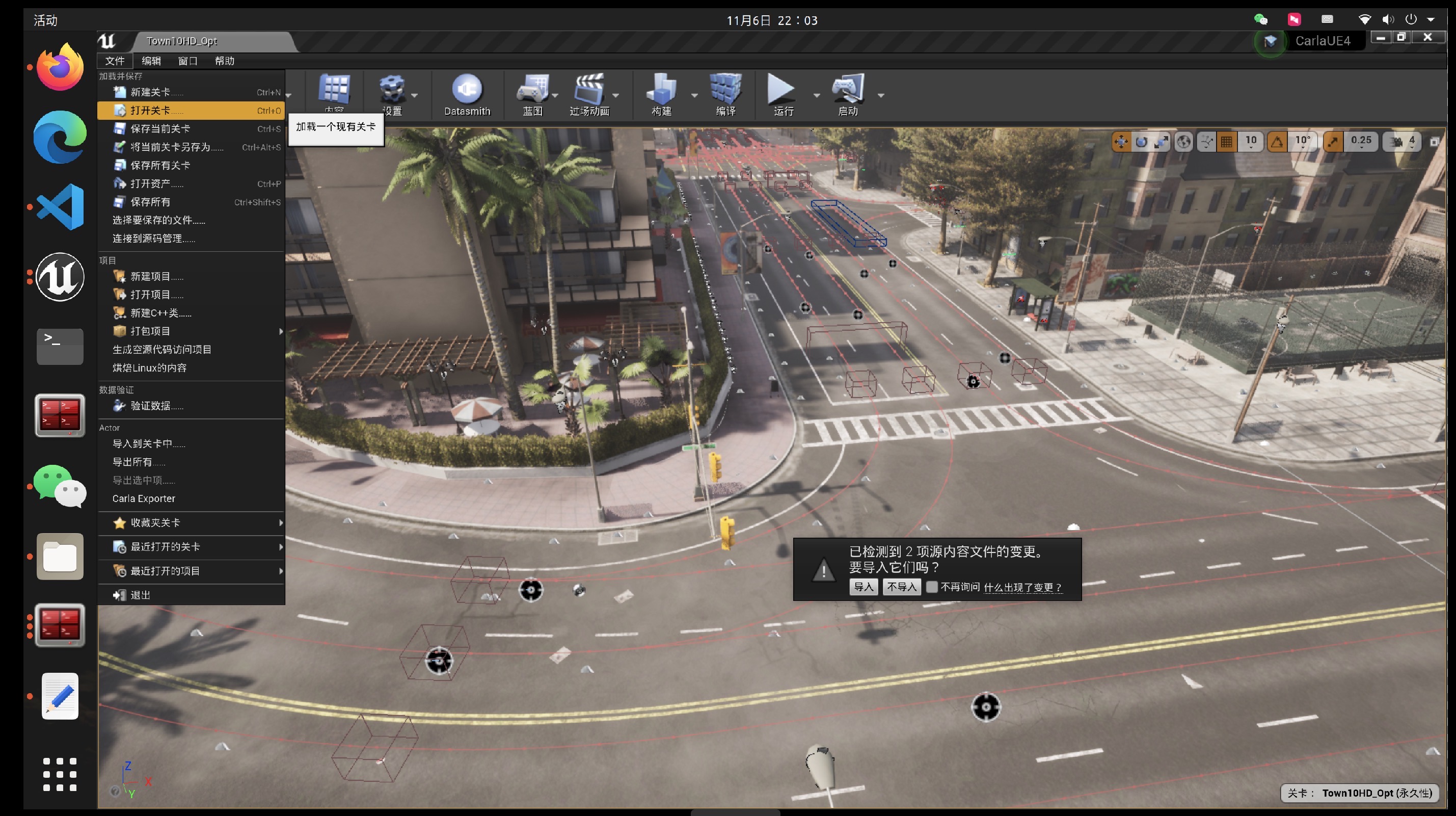Click the 退出 exit entry
This screenshot has width=1456, height=816.
140,595
